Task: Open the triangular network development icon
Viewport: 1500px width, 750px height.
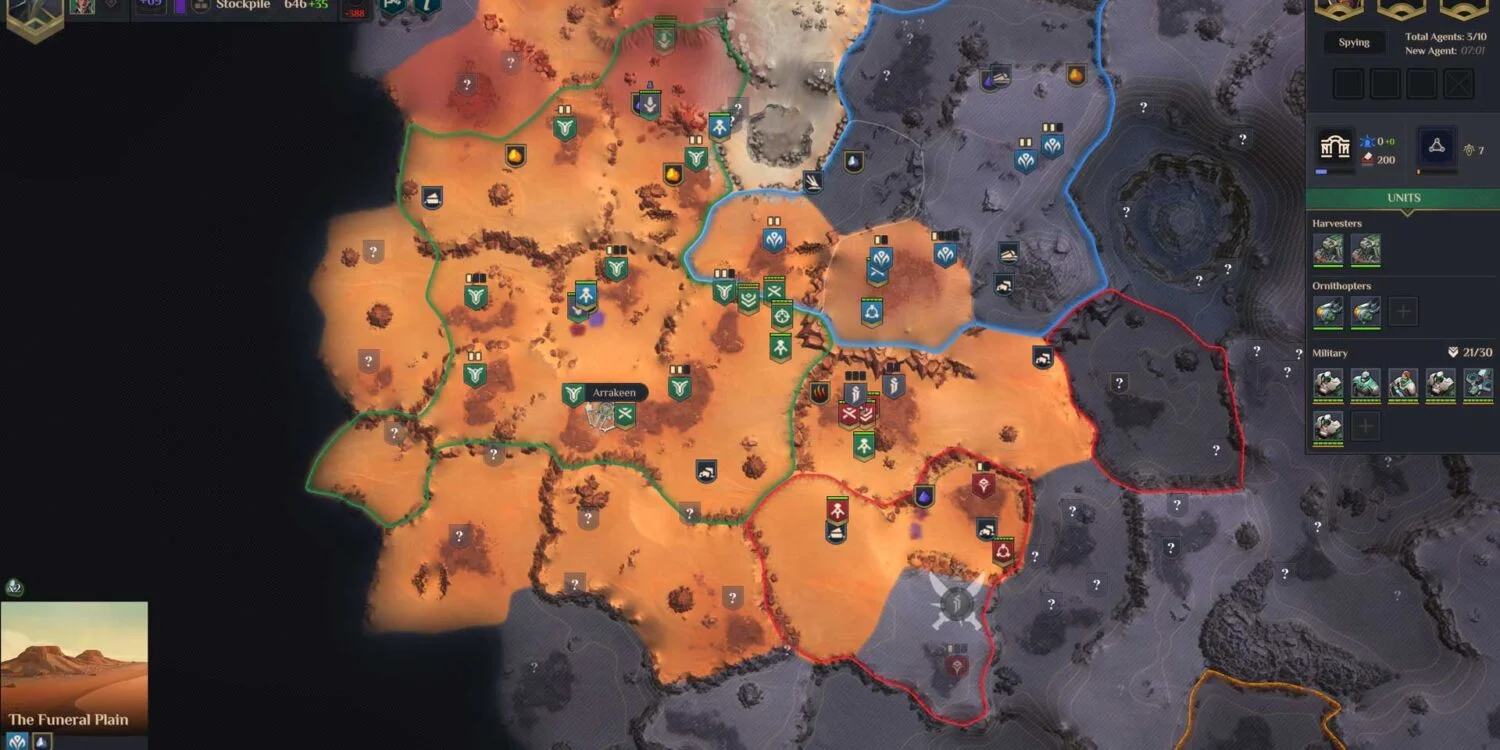Action: click(x=1436, y=145)
